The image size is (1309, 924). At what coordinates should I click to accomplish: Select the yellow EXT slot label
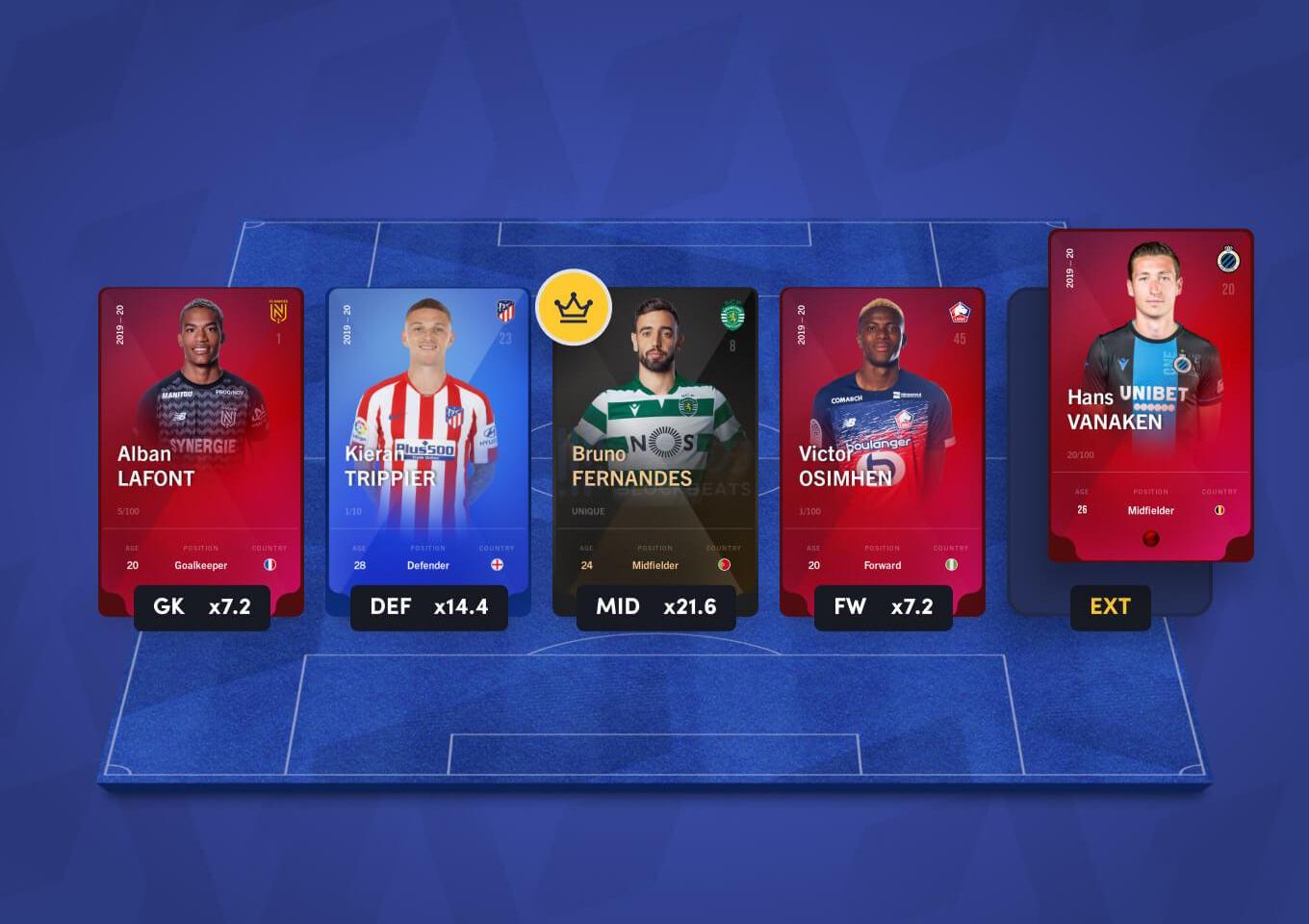click(1110, 607)
